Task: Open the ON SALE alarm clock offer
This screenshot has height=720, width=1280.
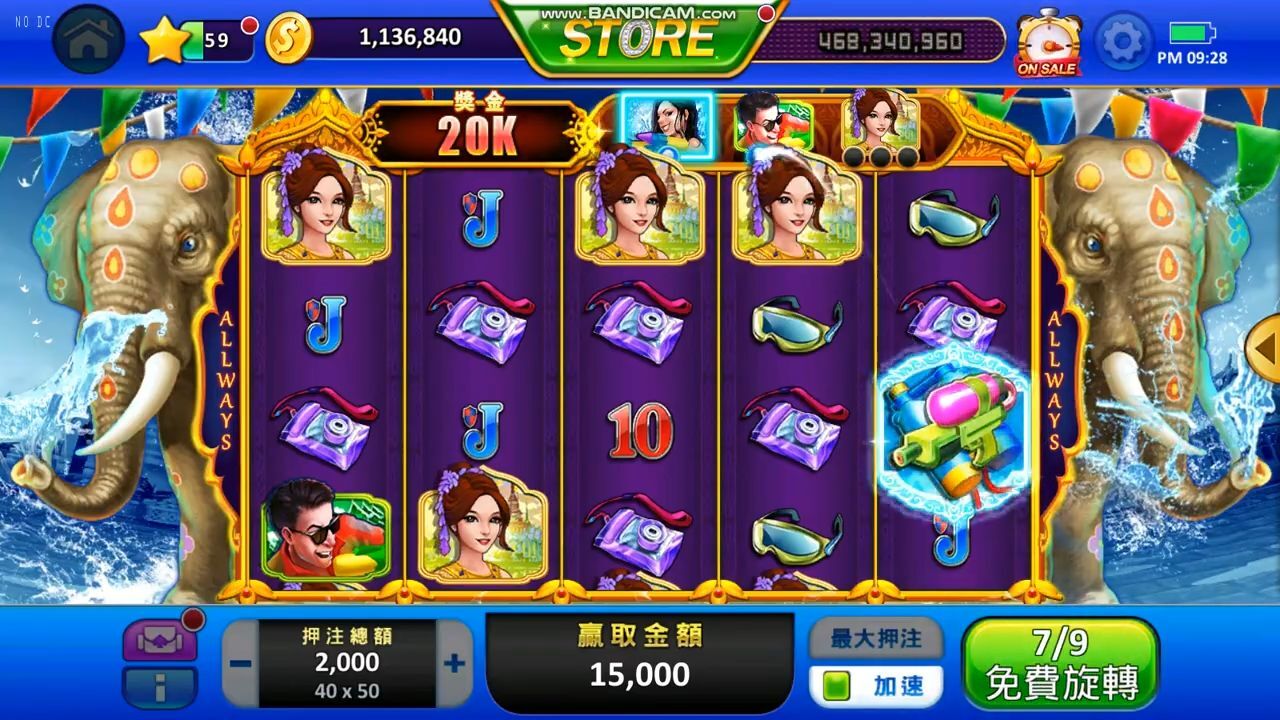Action: click(1047, 42)
